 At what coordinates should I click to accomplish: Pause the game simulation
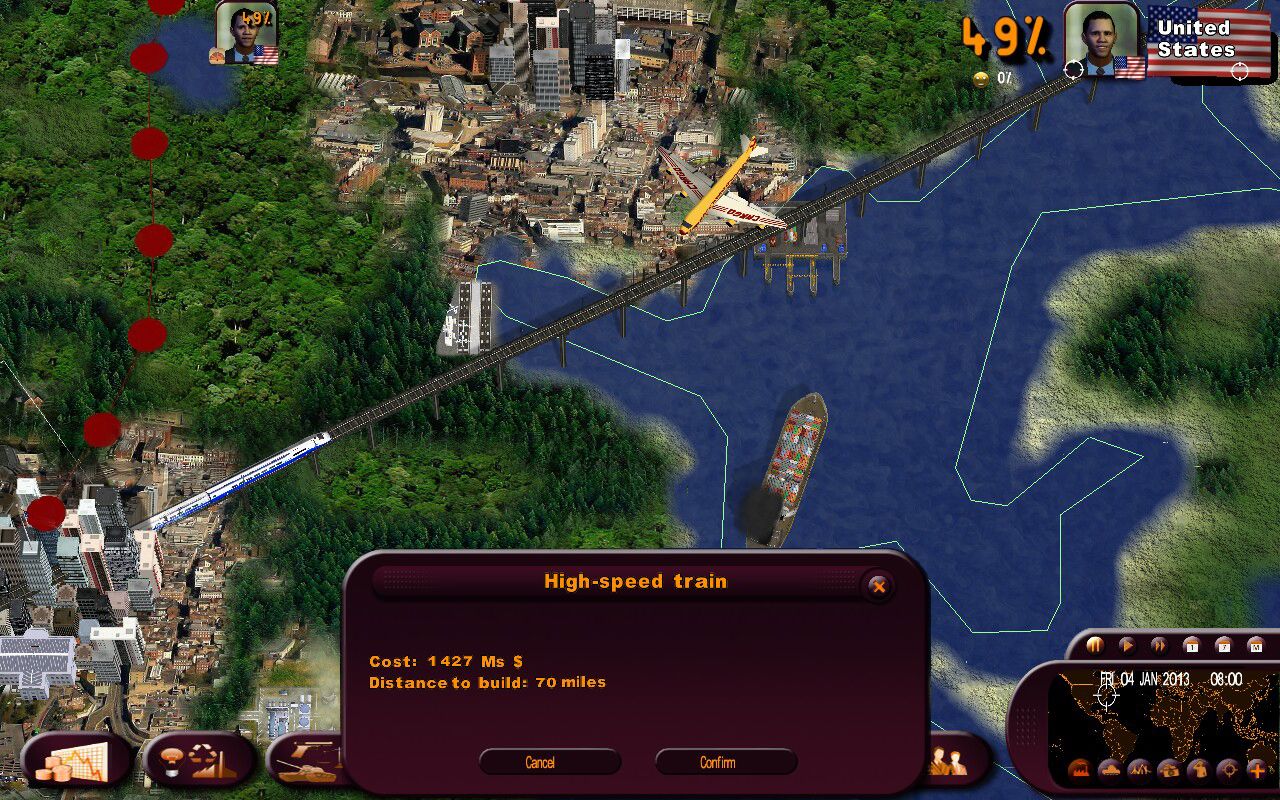[1096, 645]
